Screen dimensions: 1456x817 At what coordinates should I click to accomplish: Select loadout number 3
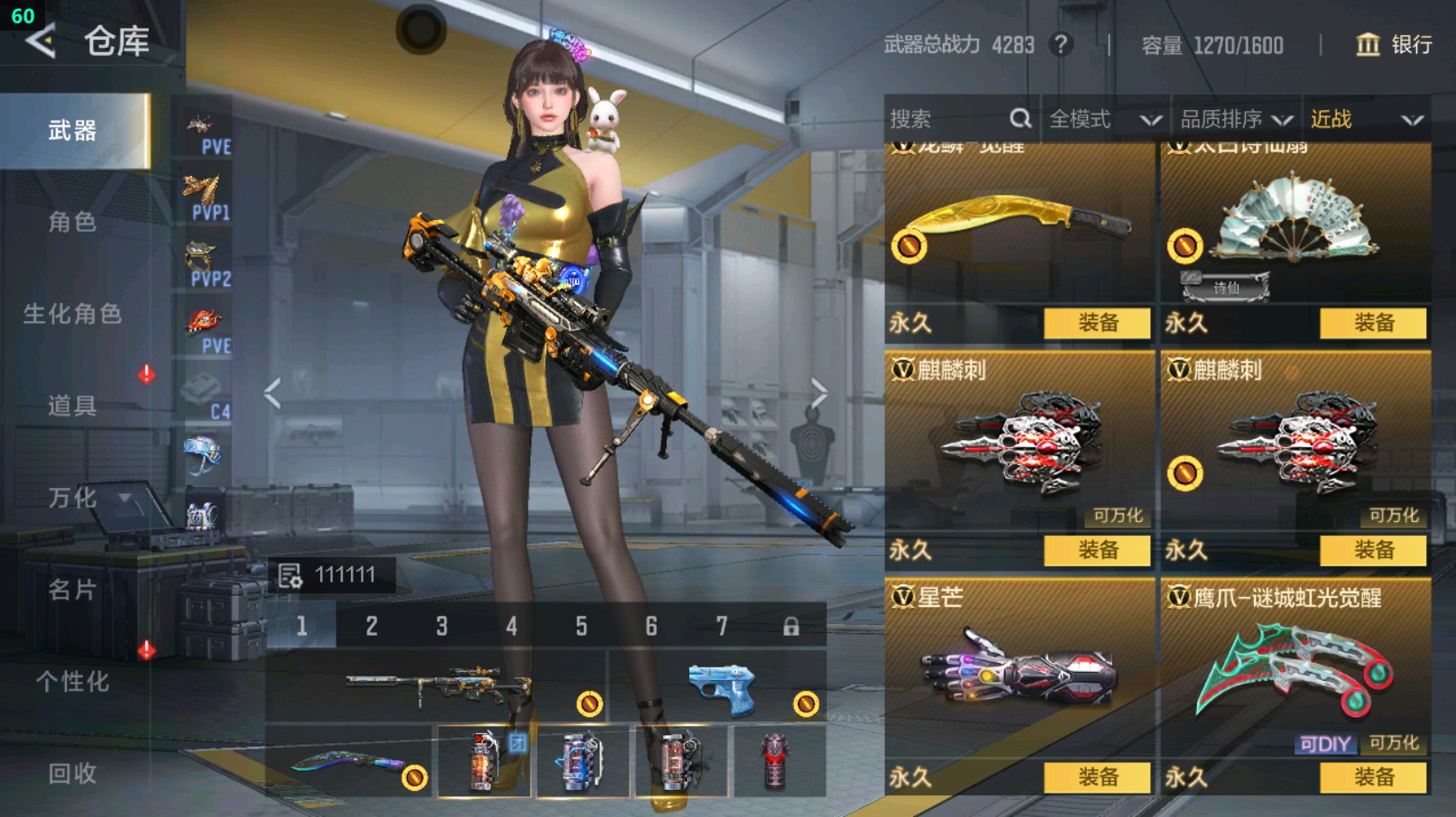442,626
